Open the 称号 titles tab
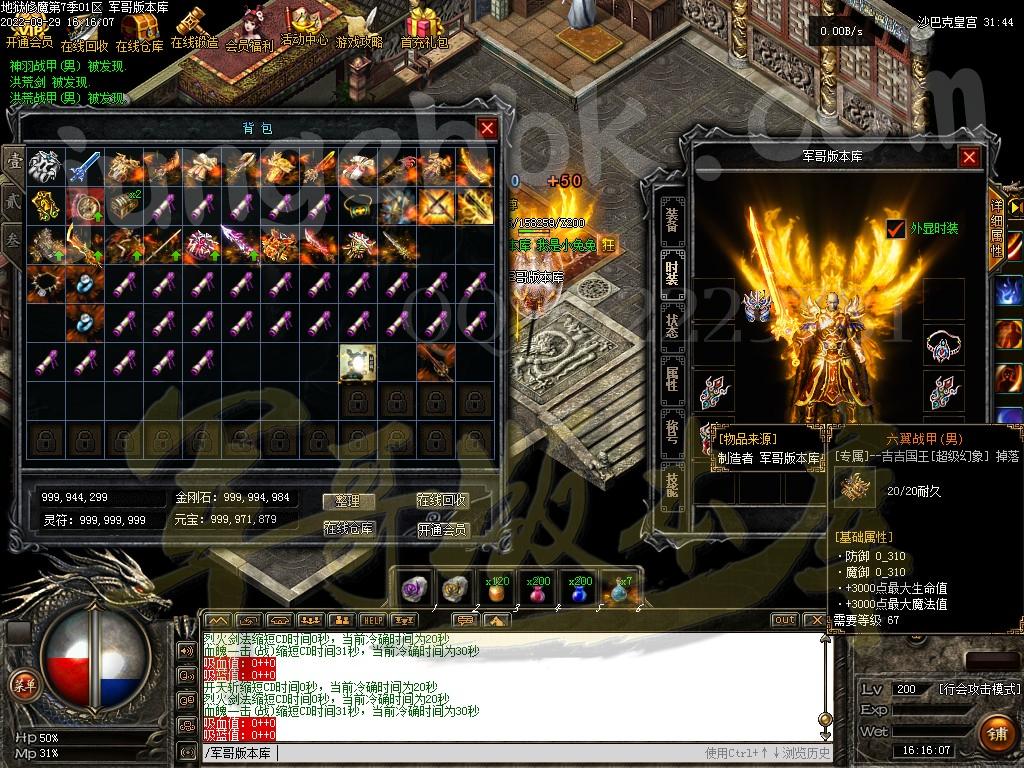 coord(672,430)
